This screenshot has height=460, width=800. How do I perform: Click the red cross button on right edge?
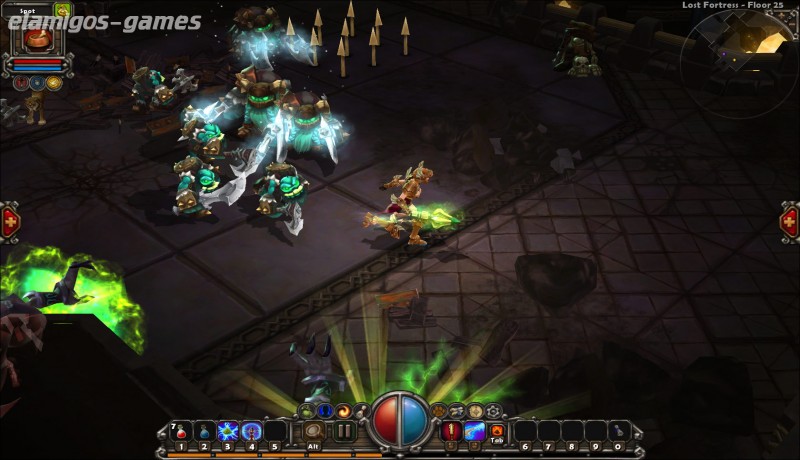click(x=789, y=221)
